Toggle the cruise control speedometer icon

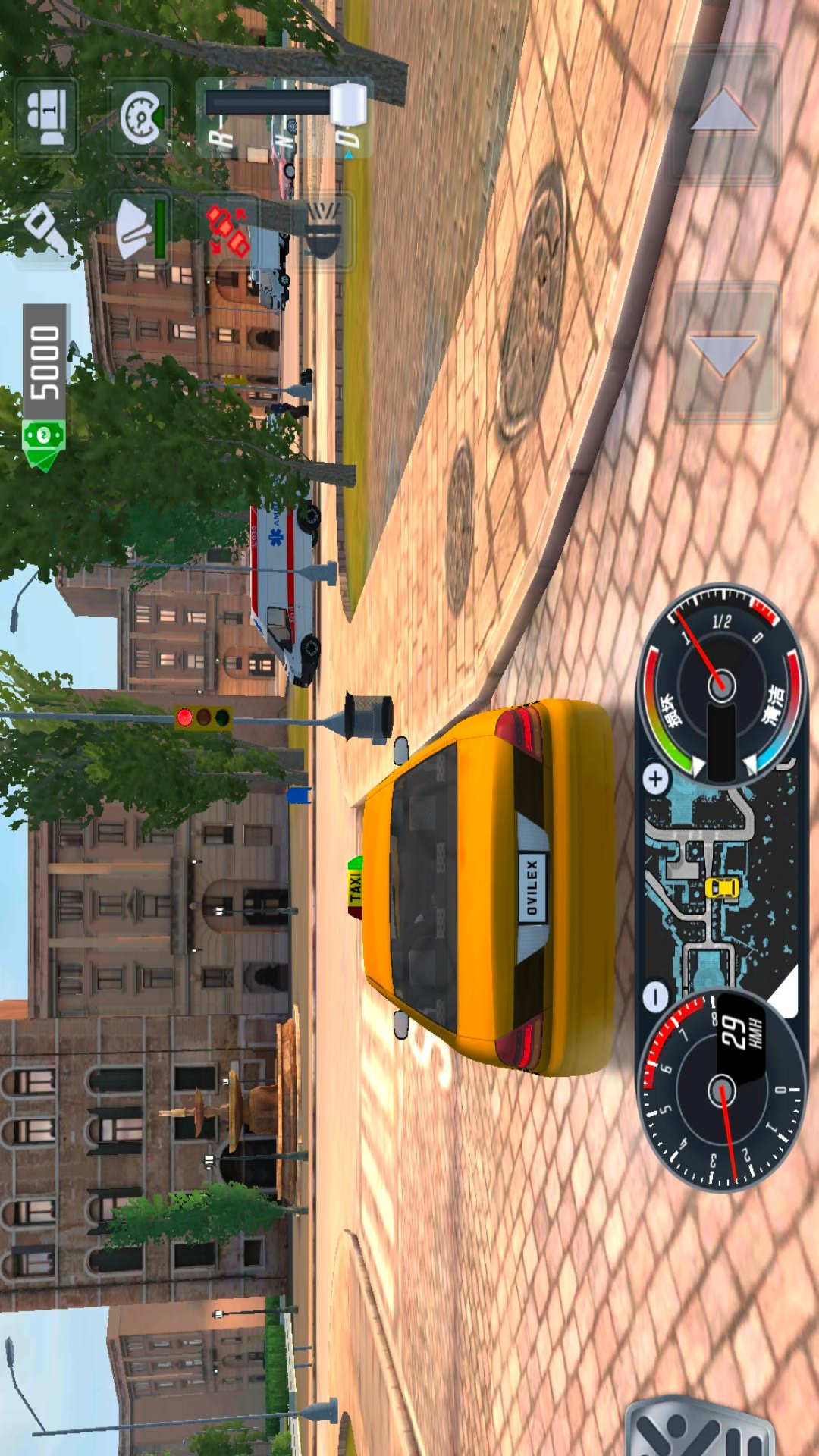click(140, 117)
